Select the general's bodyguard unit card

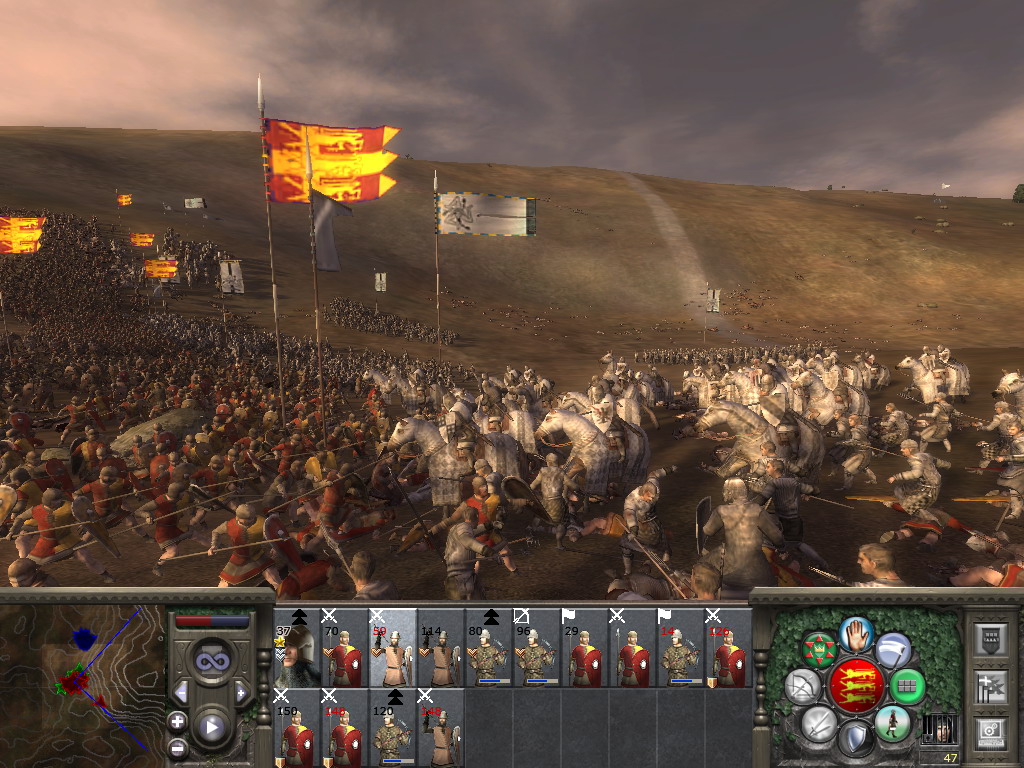point(297,648)
